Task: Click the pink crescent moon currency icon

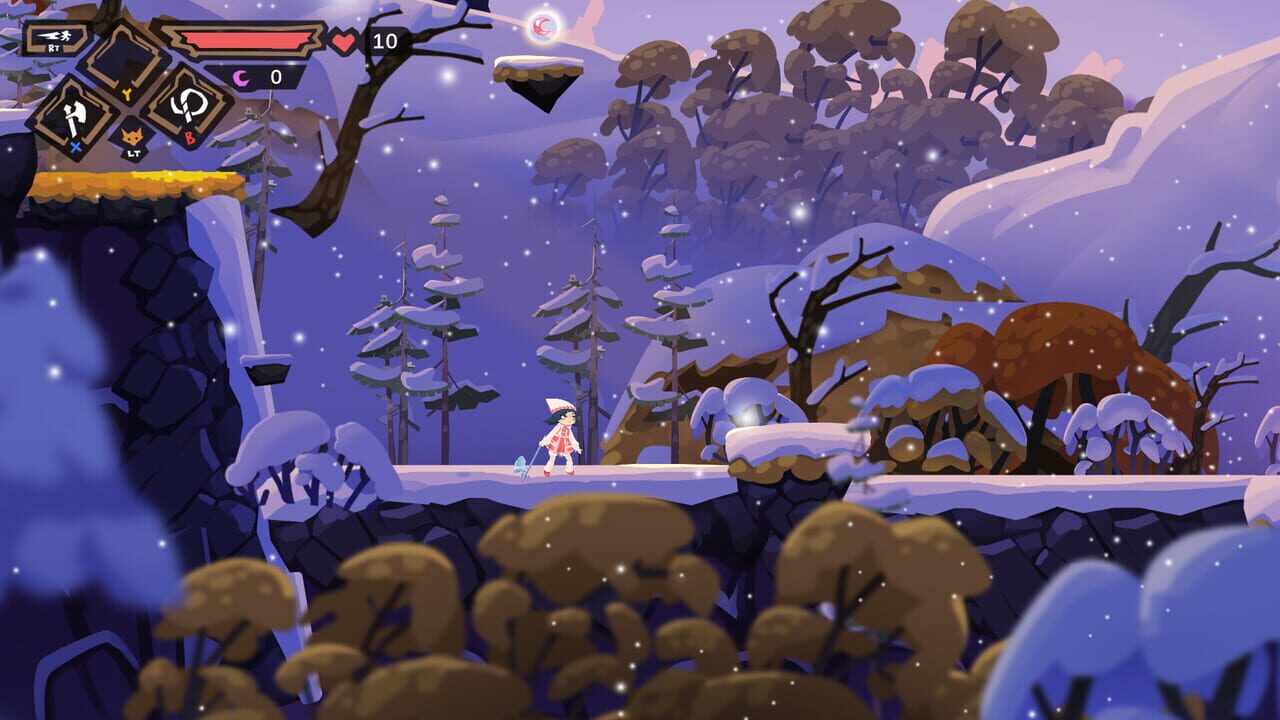Action: click(x=240, y=76)
